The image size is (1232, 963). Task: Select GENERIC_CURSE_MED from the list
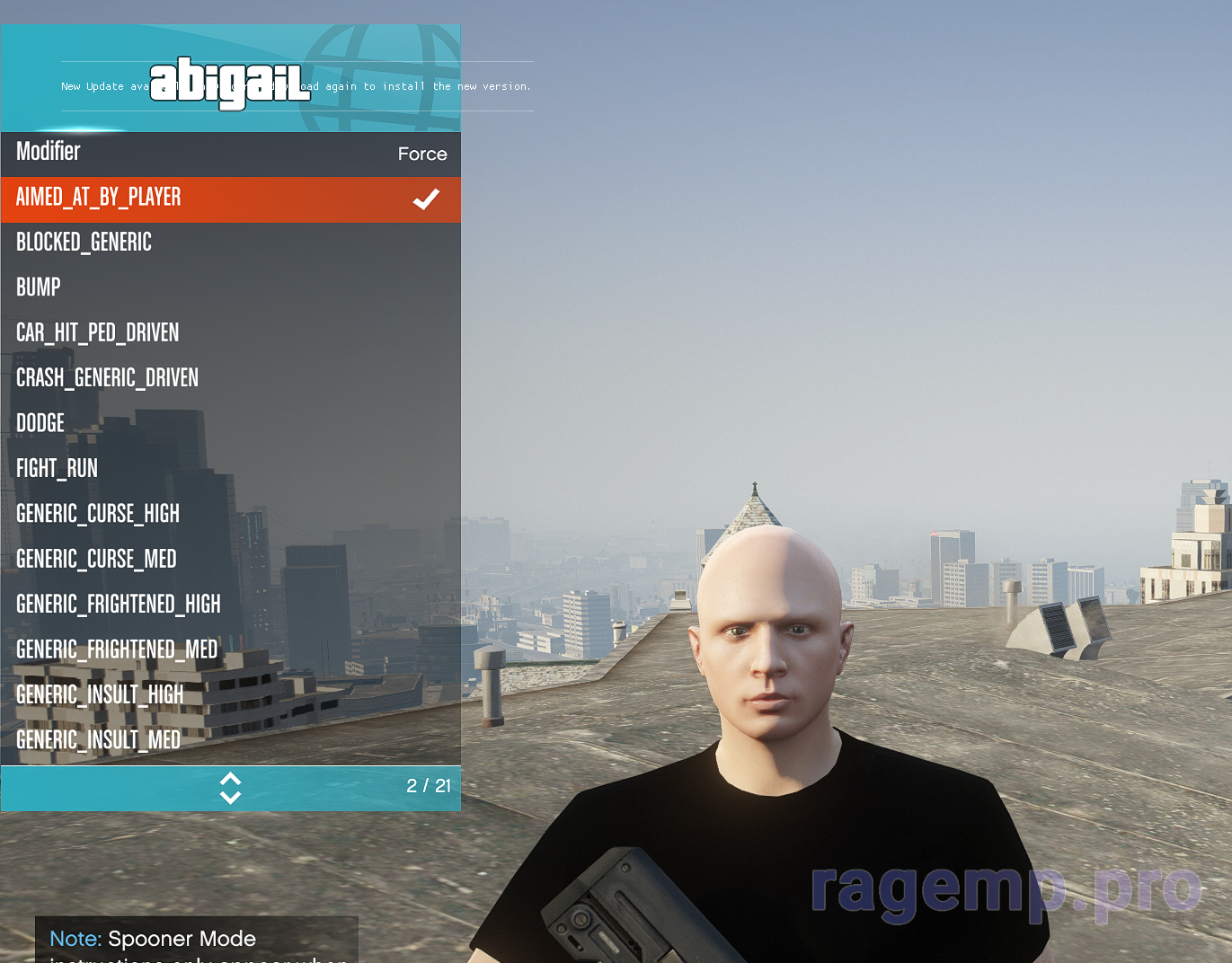pos(230,560)
